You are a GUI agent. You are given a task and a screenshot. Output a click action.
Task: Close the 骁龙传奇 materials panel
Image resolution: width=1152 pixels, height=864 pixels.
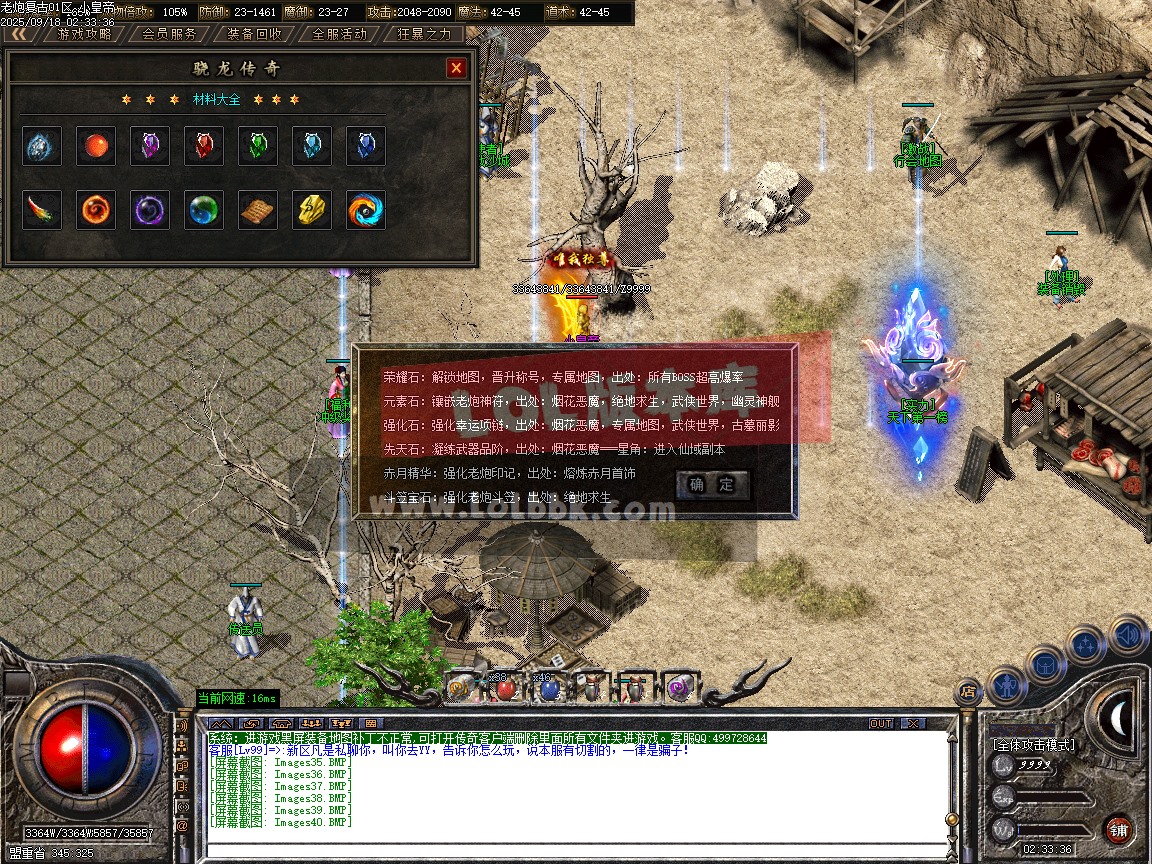(456, 68)
